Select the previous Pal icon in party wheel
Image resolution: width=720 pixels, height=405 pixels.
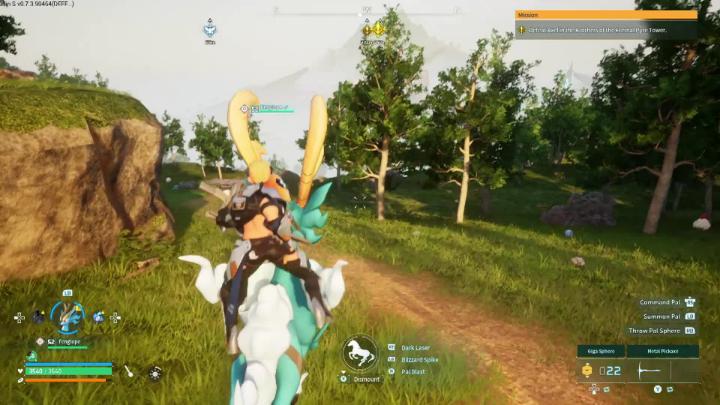pyautogui.click(x=38, y=317)
